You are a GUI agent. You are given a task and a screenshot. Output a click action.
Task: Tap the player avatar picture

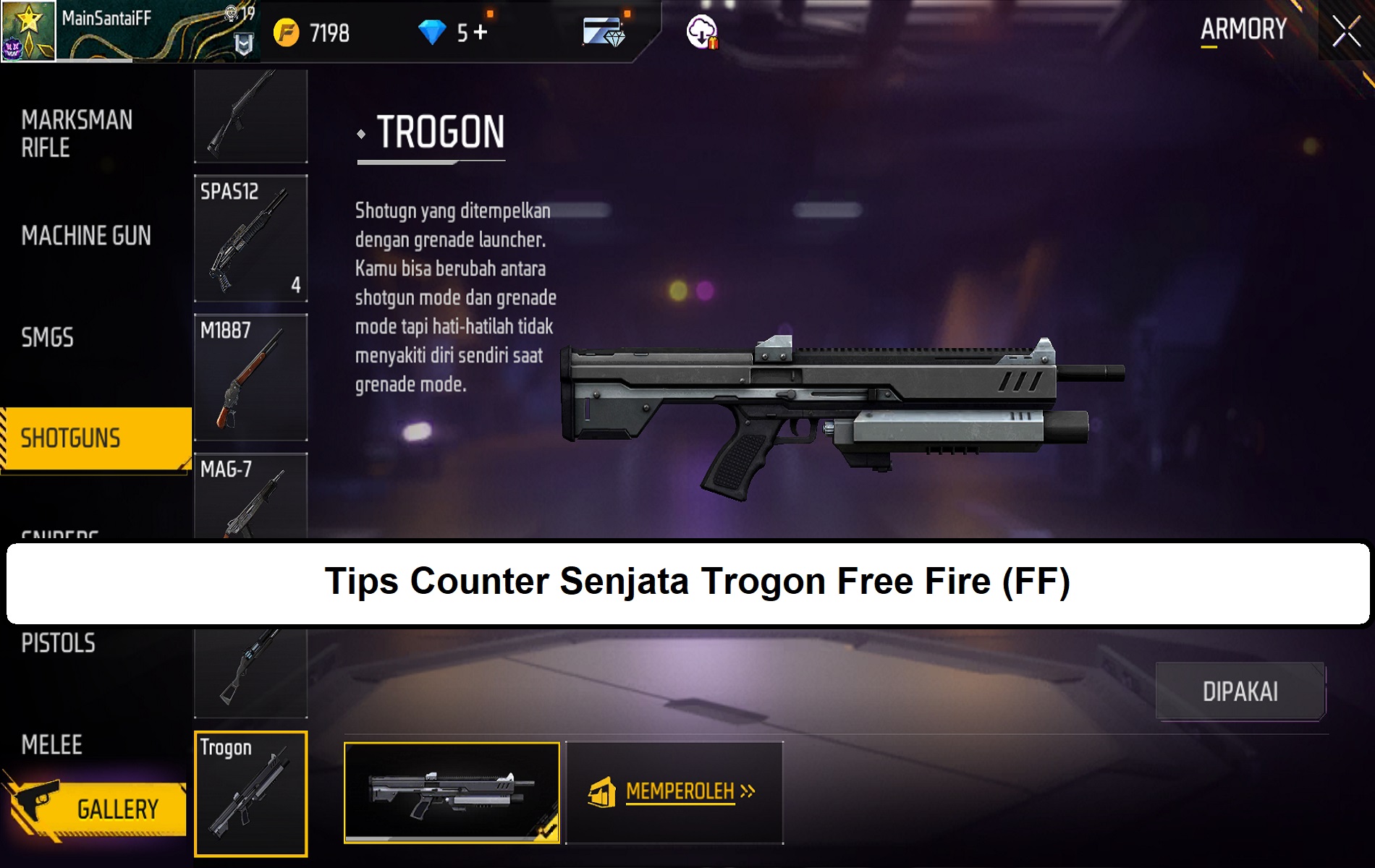pos(29,30)
